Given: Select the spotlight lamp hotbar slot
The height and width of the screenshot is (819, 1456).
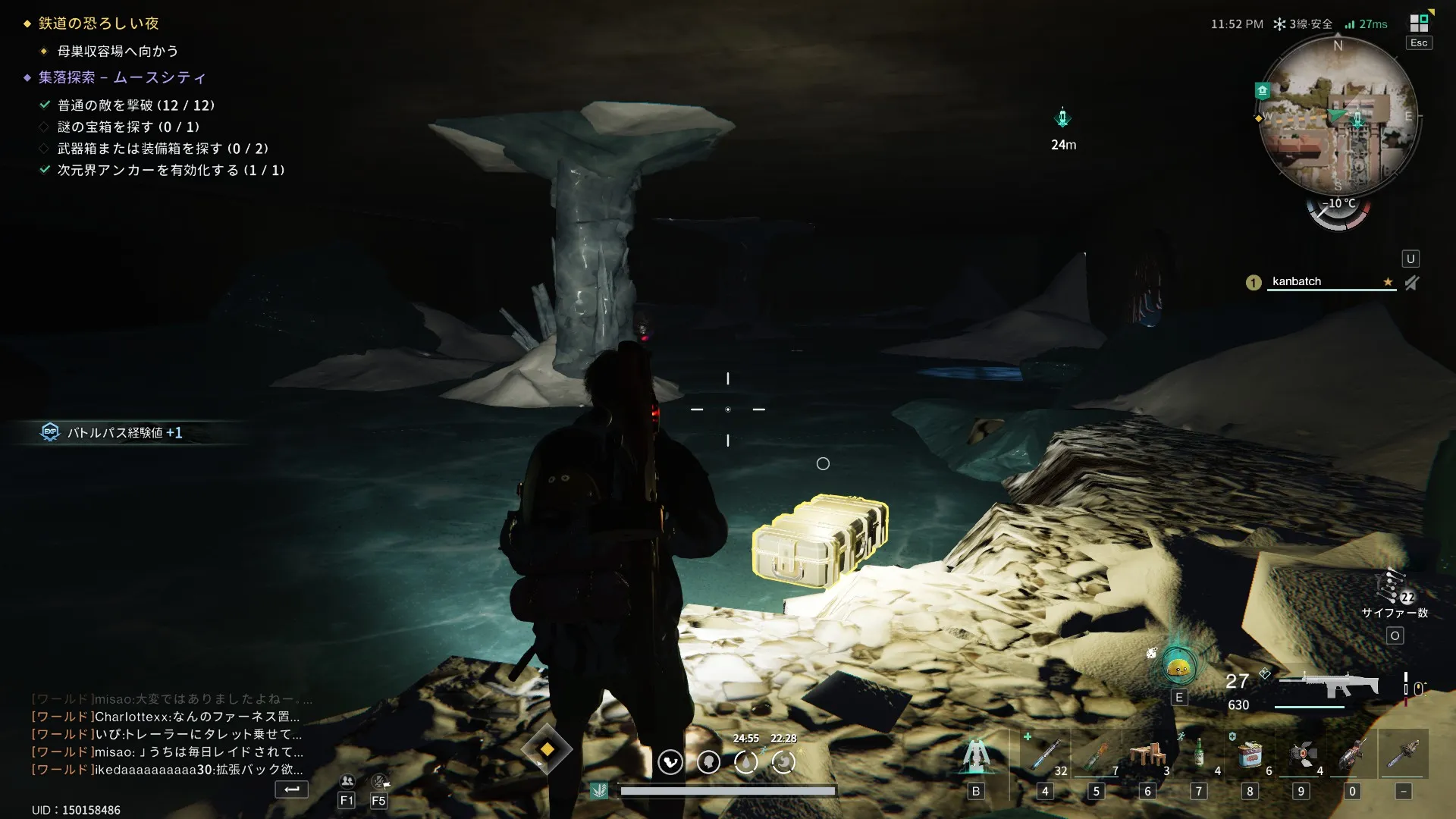Looking at the screenshot, I should [x=1301, y=754].
